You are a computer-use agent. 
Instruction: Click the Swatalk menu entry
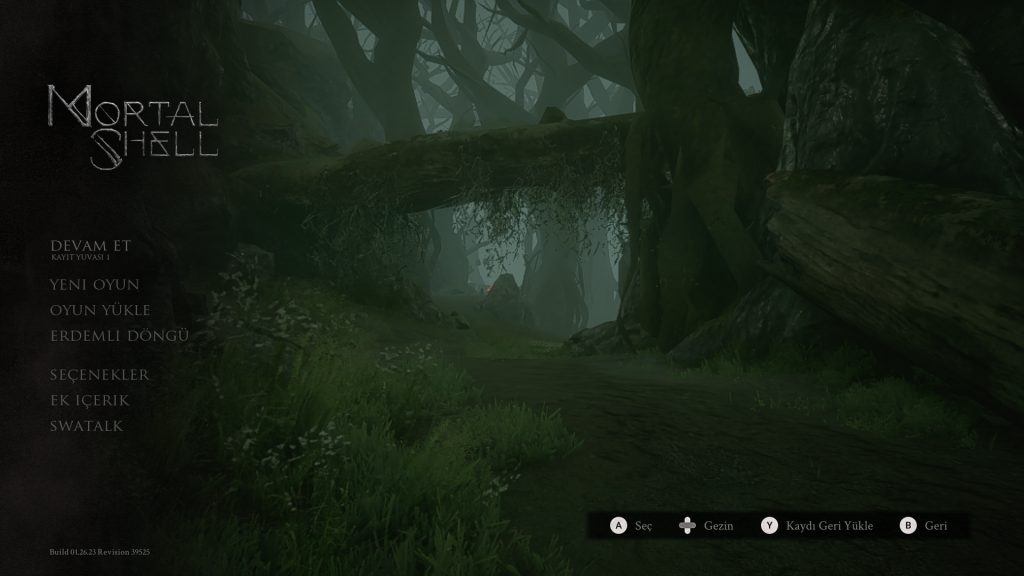pos(87,426)
